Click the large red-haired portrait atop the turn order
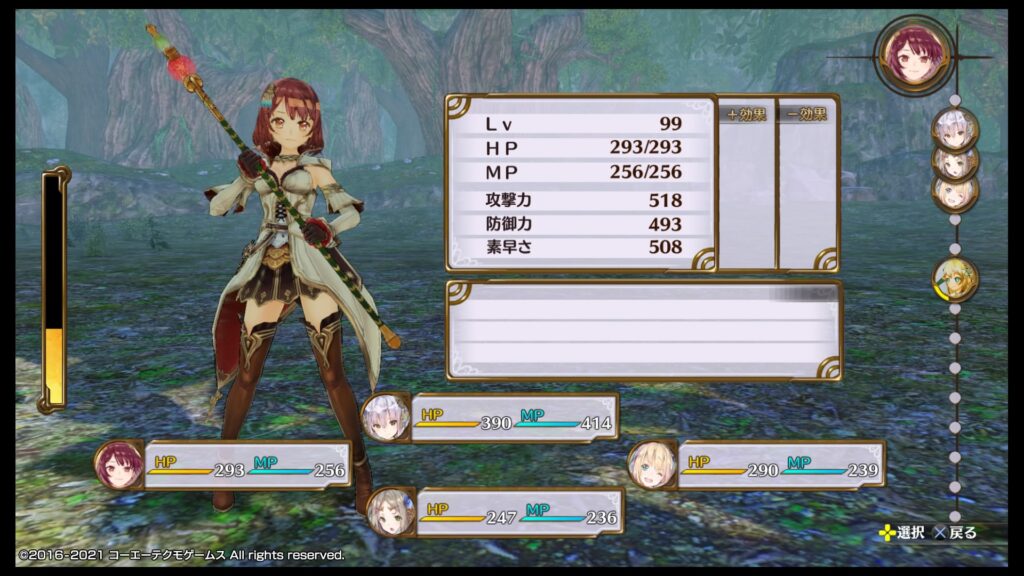 912,56
